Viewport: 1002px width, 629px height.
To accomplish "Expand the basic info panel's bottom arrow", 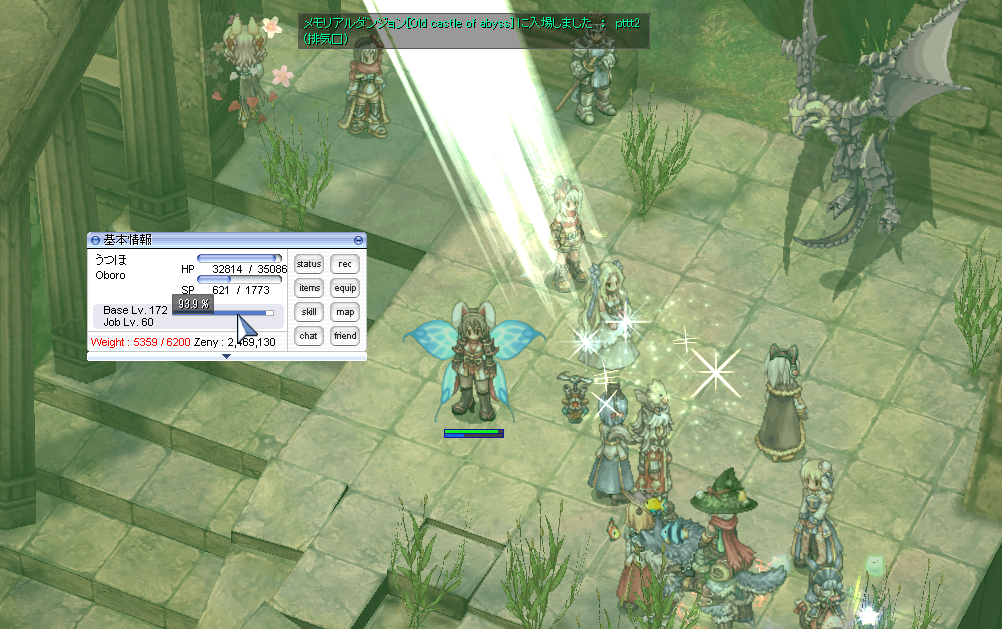I will point(226,356).
